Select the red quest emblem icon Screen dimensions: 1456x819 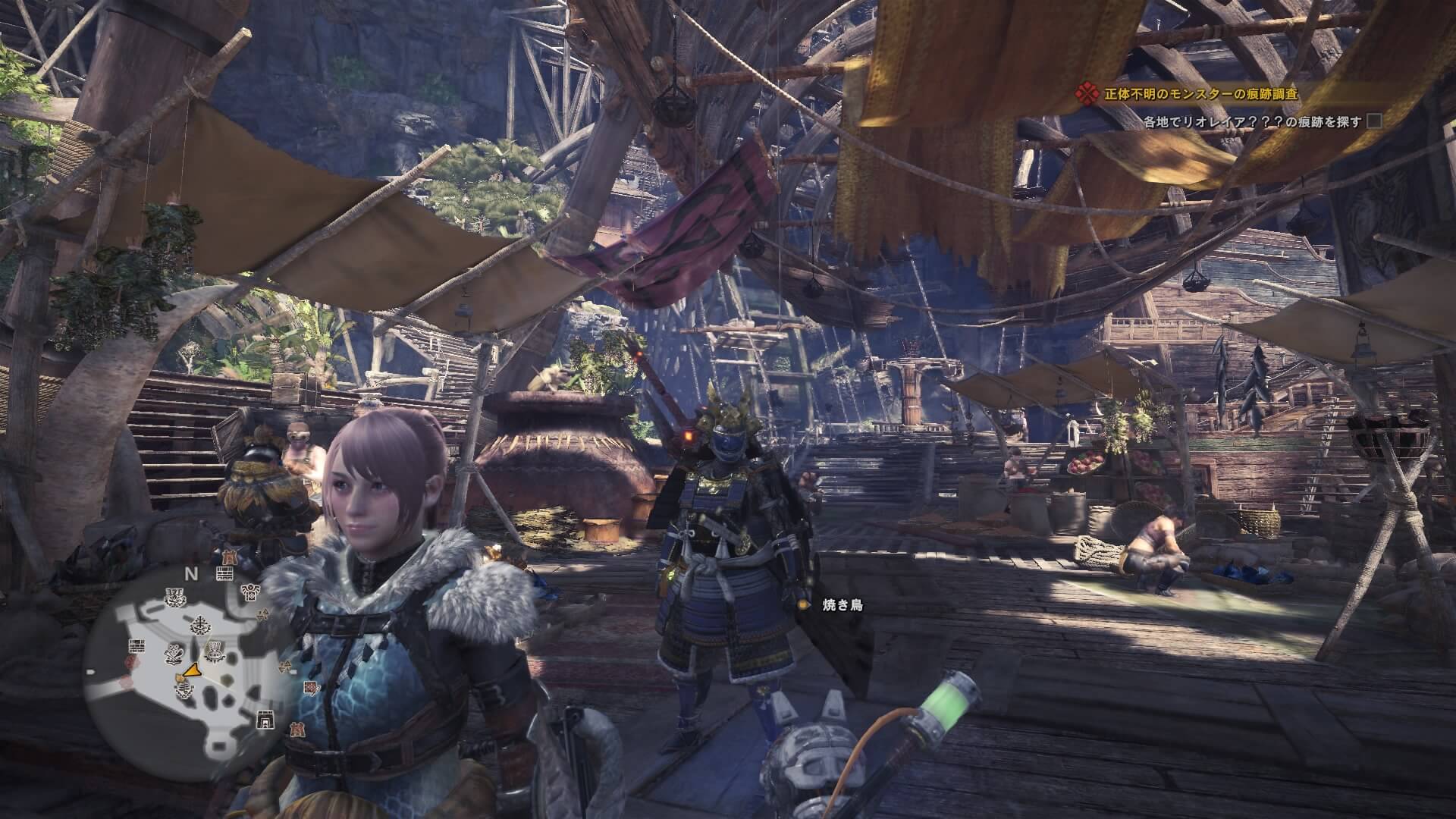[x=1088, y=94]
